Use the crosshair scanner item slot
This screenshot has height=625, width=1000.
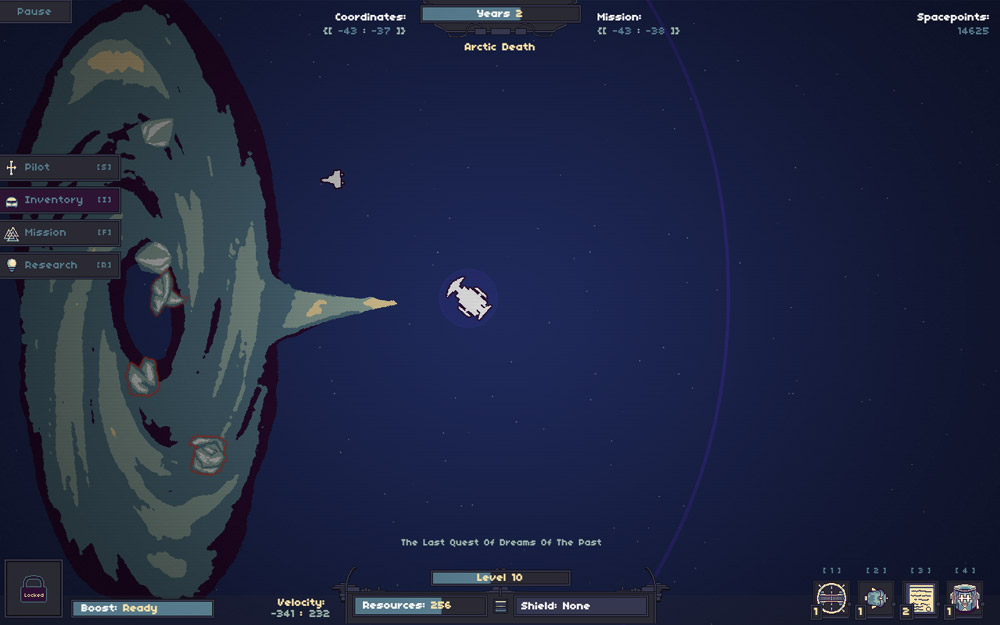click(x=832, y=598)
